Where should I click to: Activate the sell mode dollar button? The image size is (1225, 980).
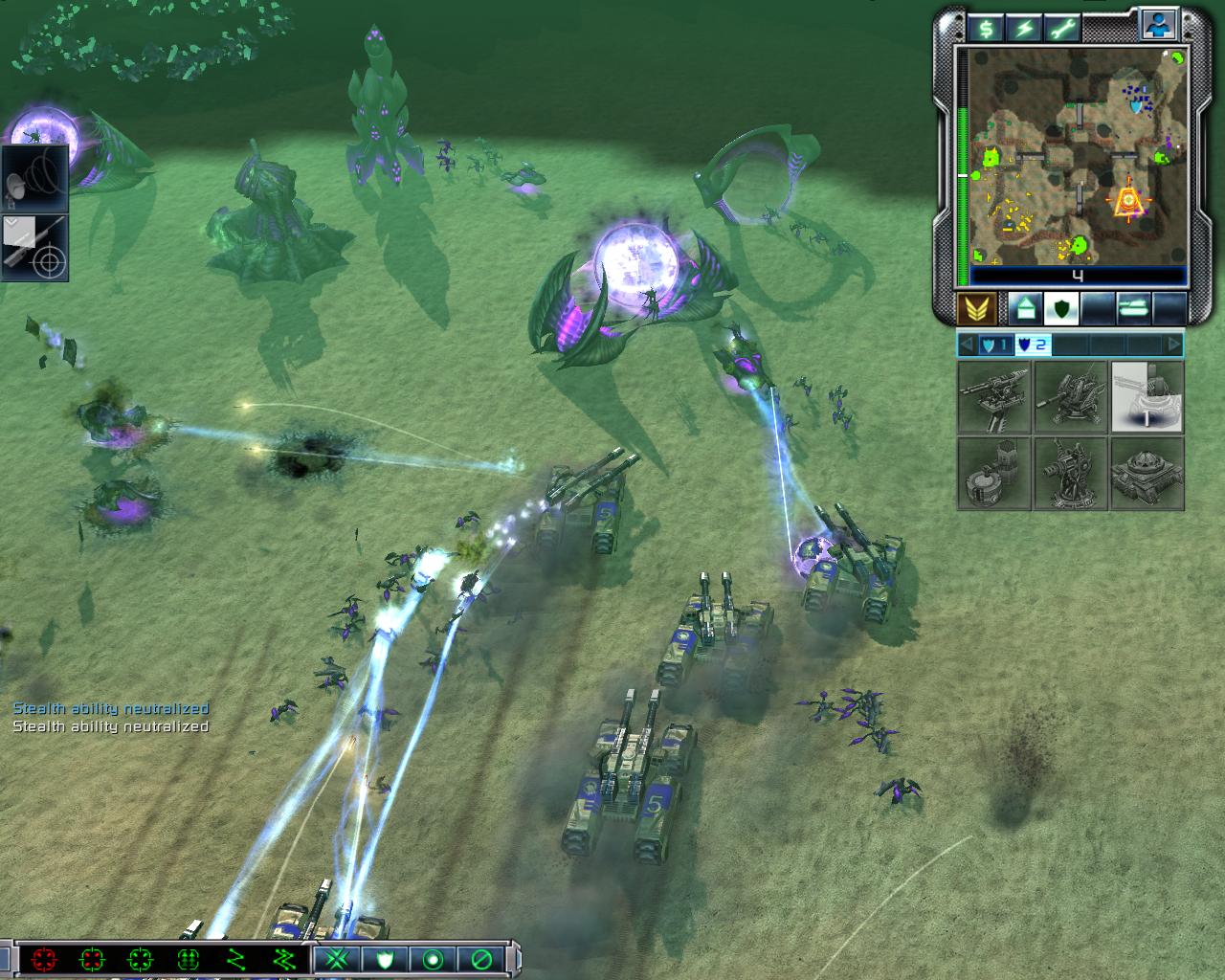point(985,29)
